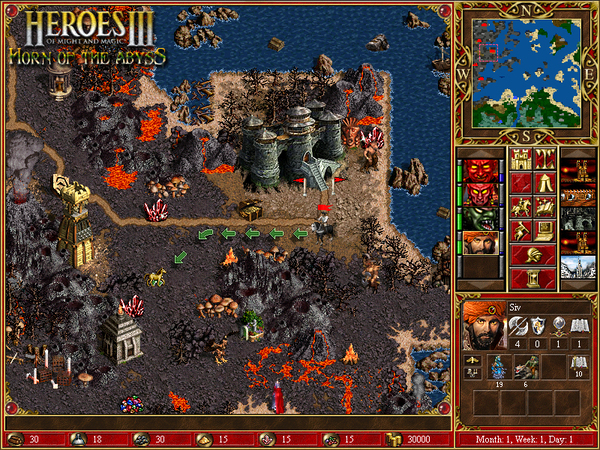This screenshot has width=600, height=450.
Task: Open the spellbook showing 10 mana
Action: 579,368
